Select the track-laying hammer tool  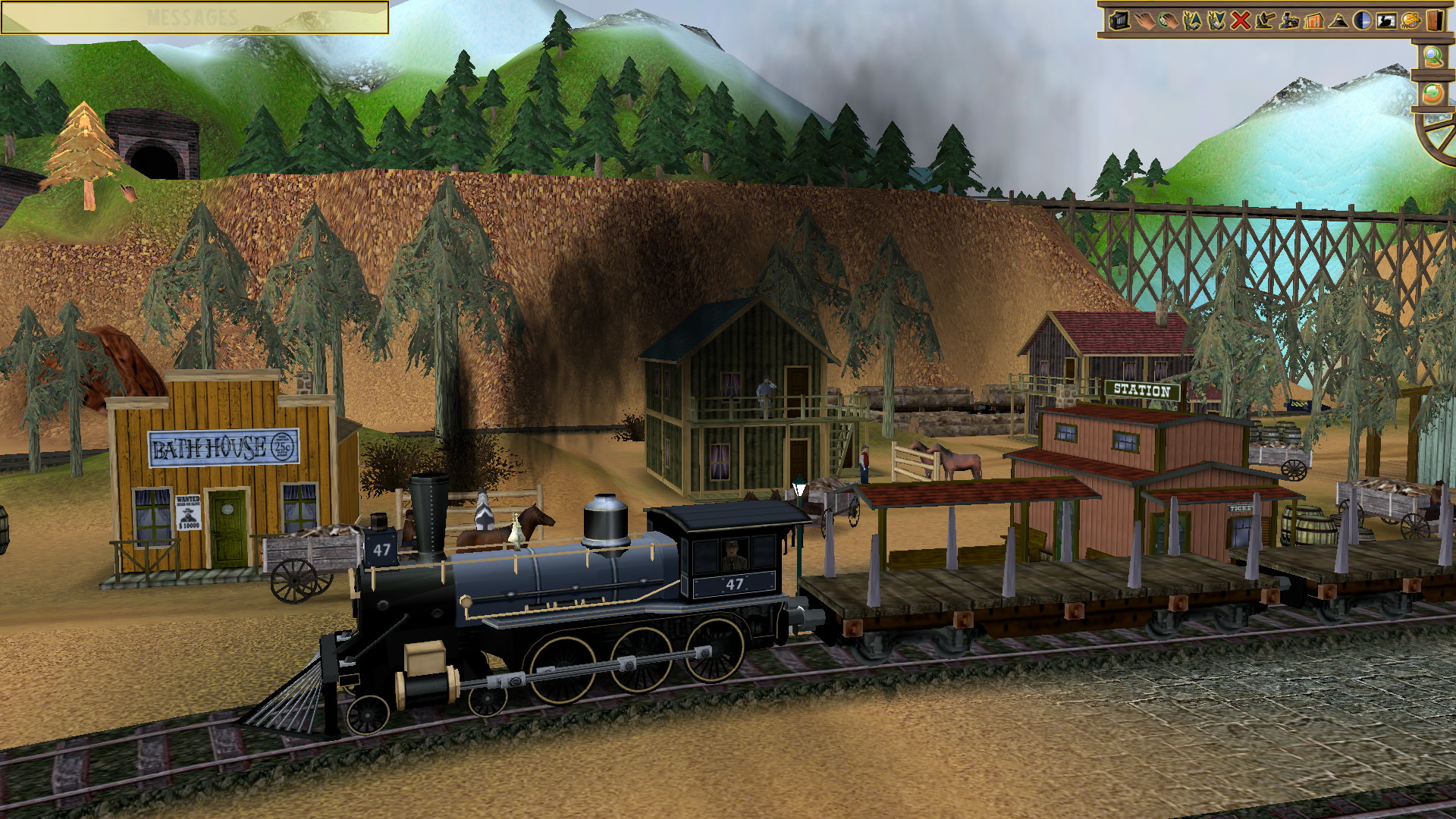tap(1263, 20)
